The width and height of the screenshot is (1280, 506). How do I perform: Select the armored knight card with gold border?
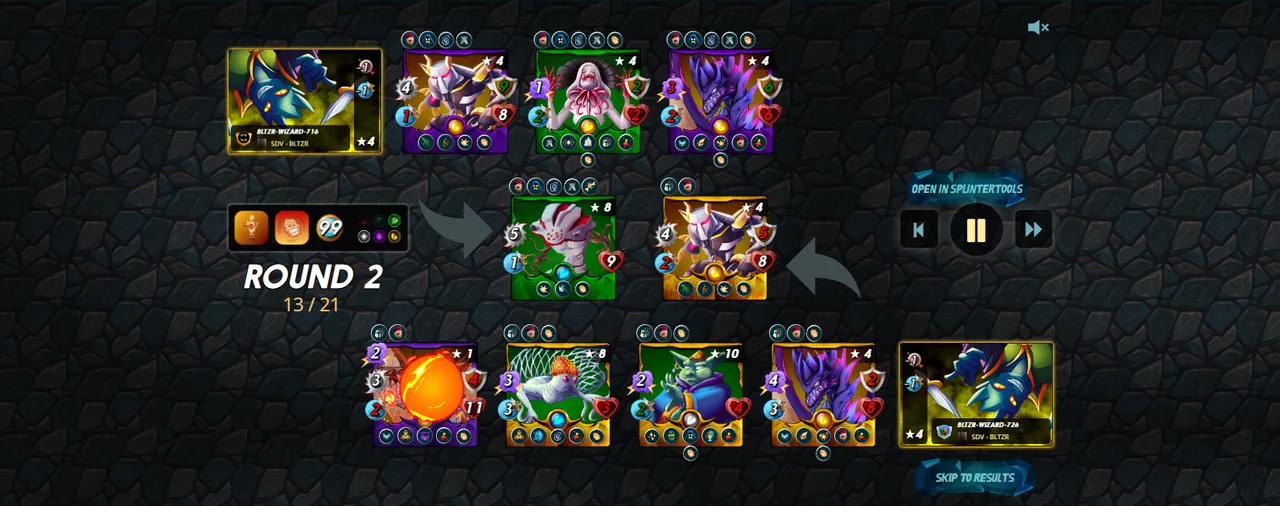coord(715,248)
